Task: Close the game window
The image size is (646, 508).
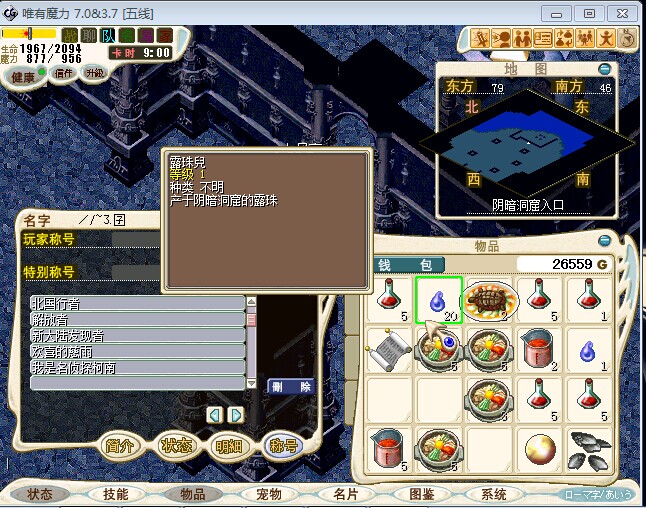Action: pos(624,13)
